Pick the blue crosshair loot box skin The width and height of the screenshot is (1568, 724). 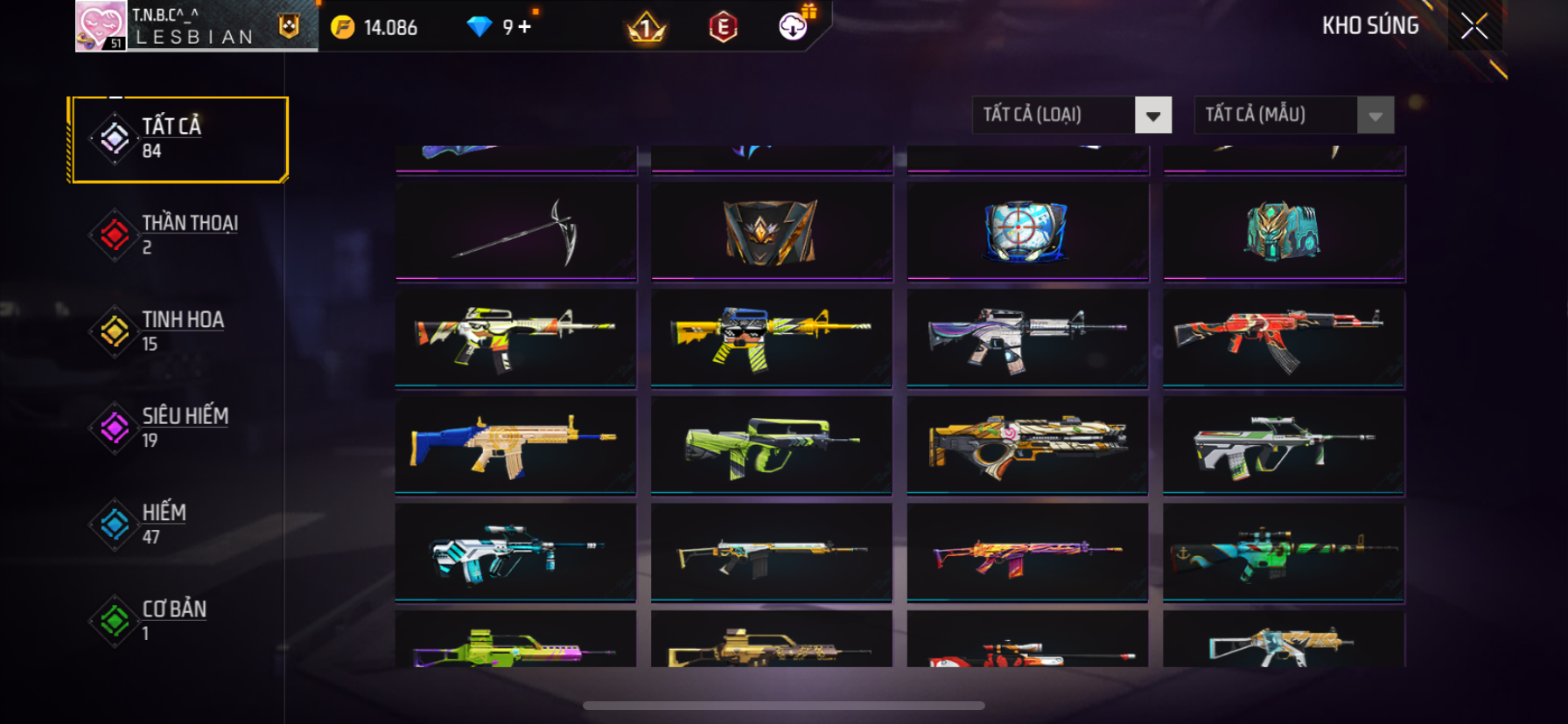1026,232
